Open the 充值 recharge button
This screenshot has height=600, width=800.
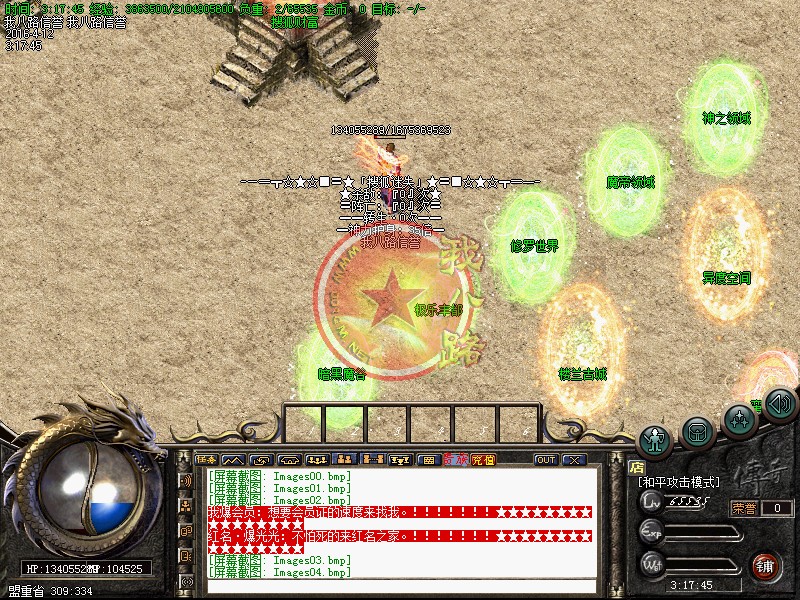click(483, 460)
